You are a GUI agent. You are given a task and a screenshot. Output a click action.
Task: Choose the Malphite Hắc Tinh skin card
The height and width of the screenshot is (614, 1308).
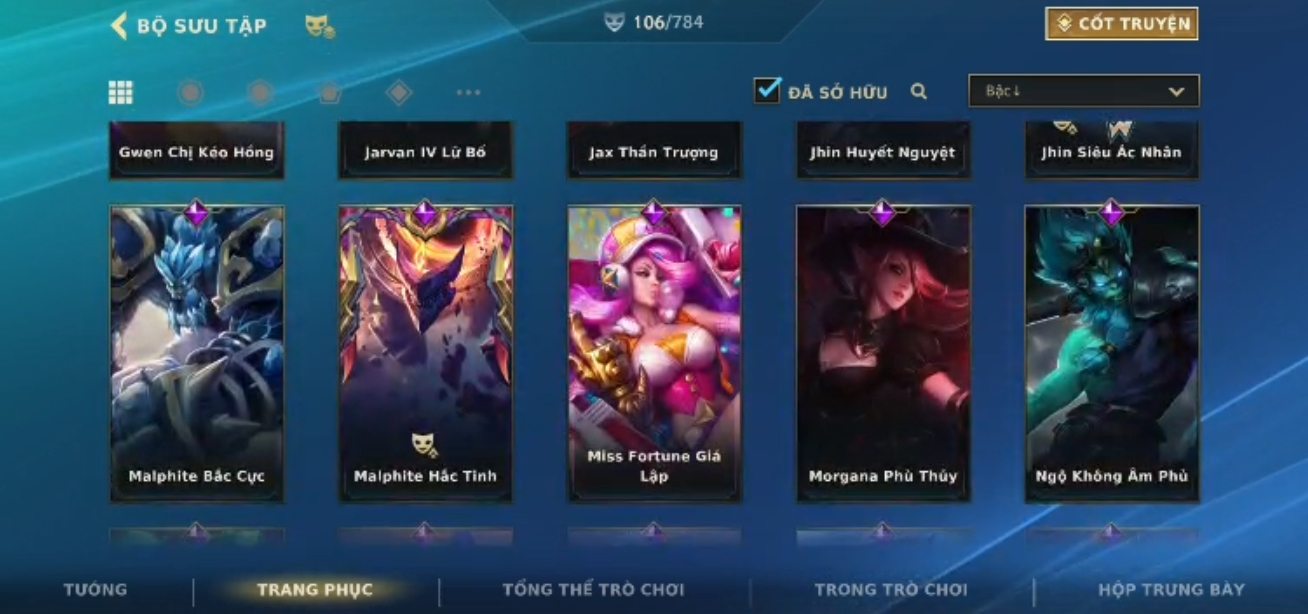425,353
